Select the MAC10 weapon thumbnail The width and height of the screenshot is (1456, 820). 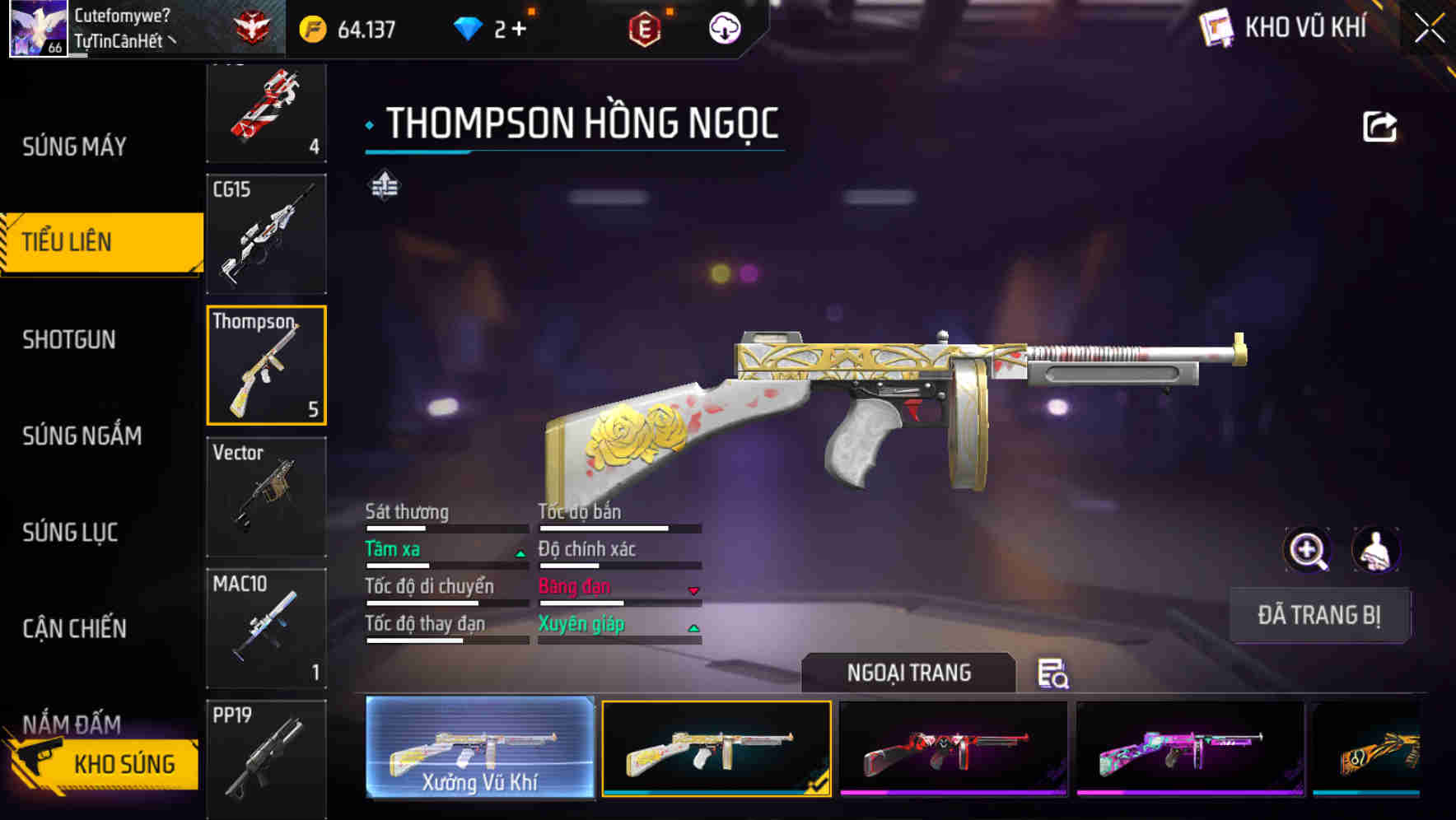click(266, 626)
